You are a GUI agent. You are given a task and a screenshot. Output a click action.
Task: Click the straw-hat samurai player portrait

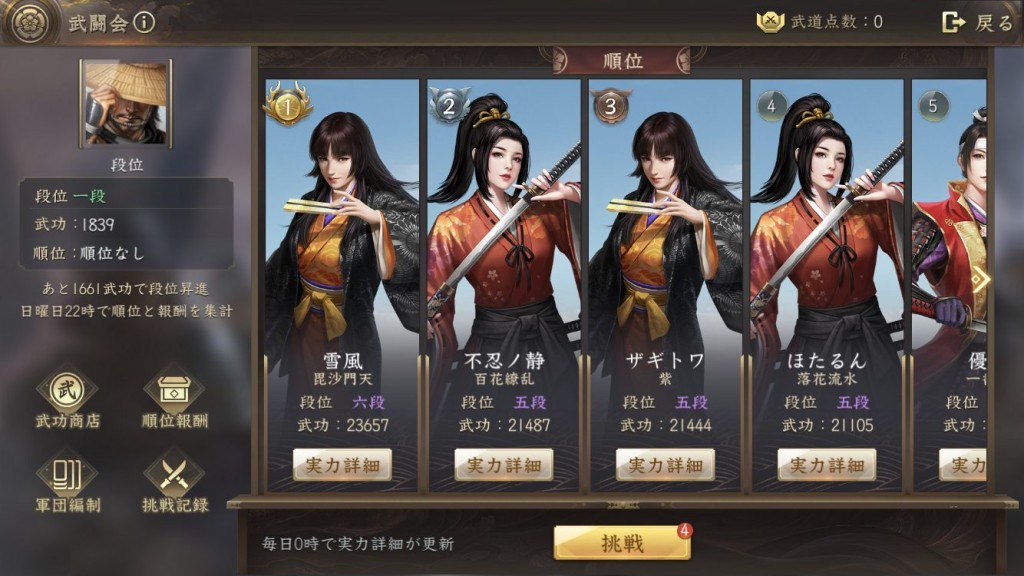(126, 103)
